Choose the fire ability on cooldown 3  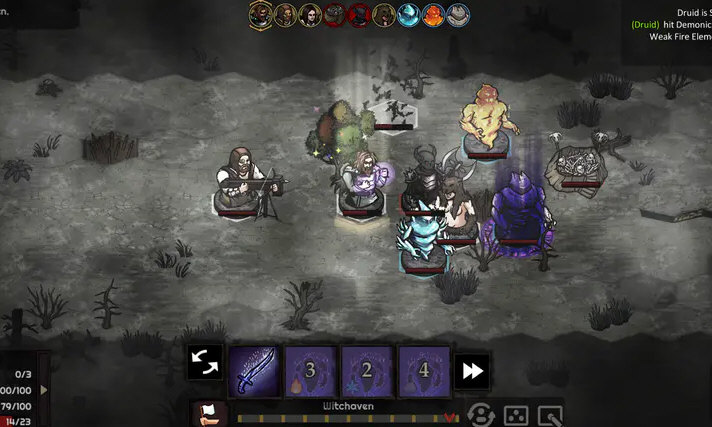click(x=311, y=370)
